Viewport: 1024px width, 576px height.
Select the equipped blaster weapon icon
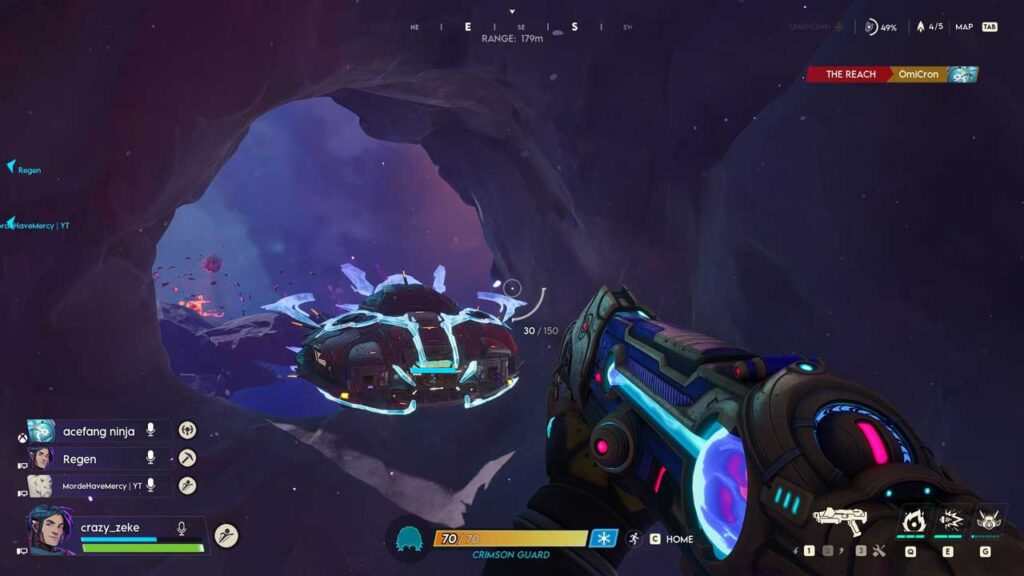coord(841,518)
